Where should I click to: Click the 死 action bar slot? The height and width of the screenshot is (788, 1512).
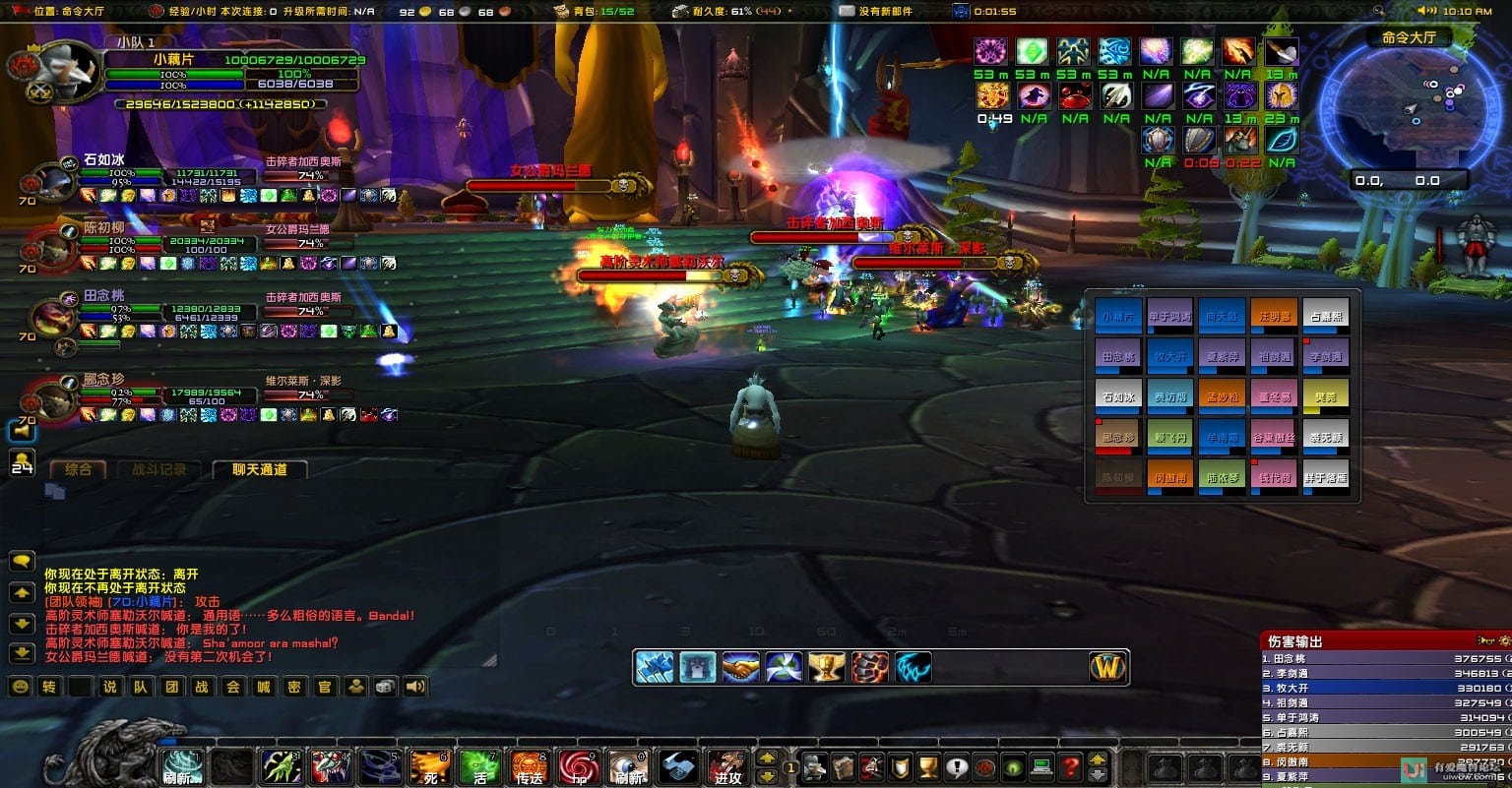pos(430,766)
